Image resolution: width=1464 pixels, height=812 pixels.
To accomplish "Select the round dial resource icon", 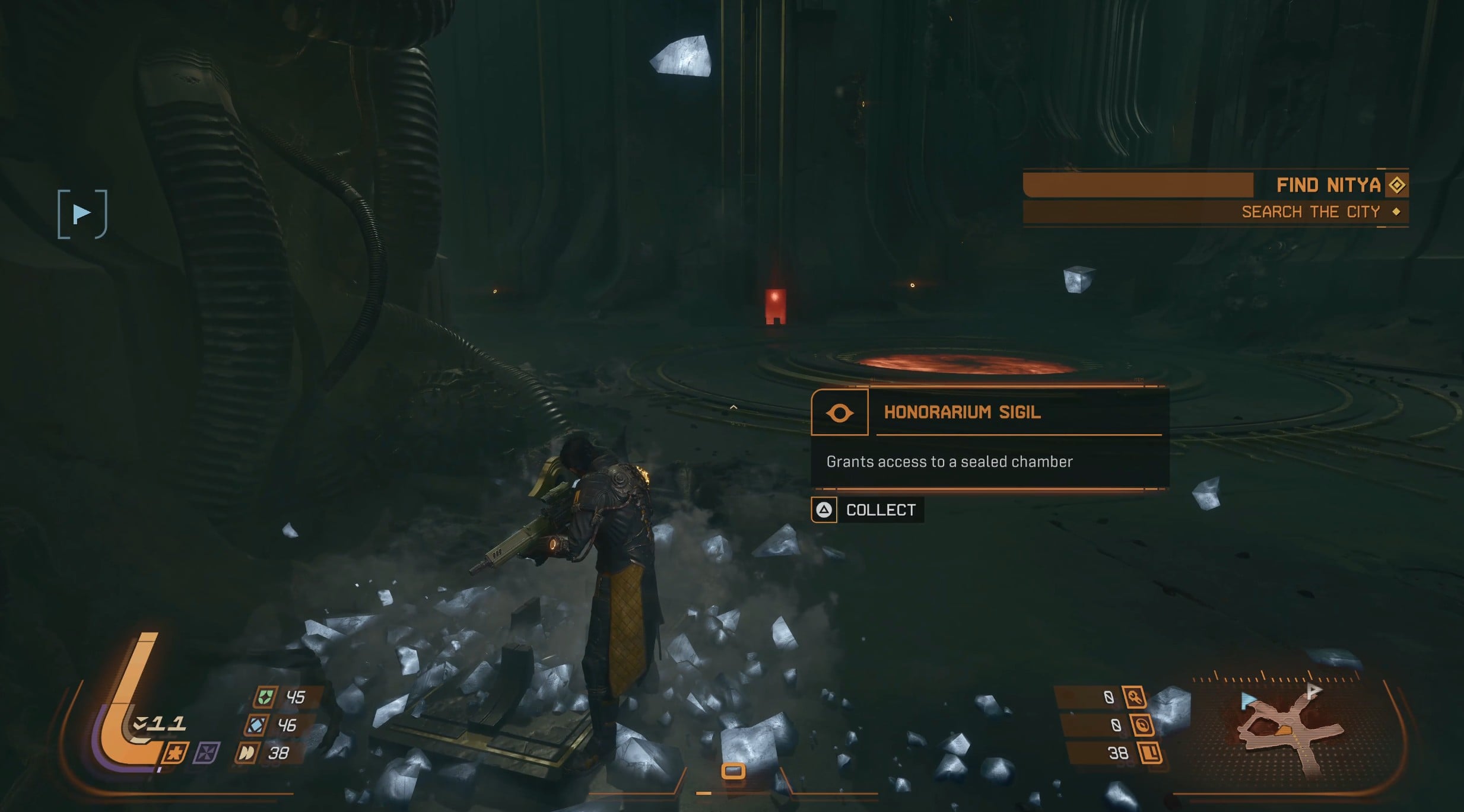I will (x=1141, y=725).
